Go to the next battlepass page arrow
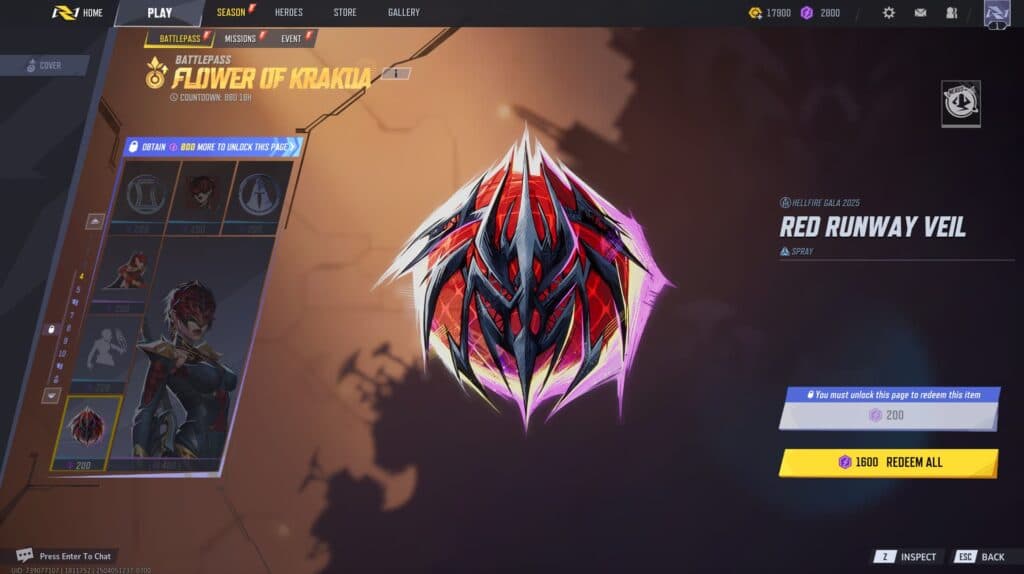Viewport: 1024px width, 574px height. tap(50, 395)
